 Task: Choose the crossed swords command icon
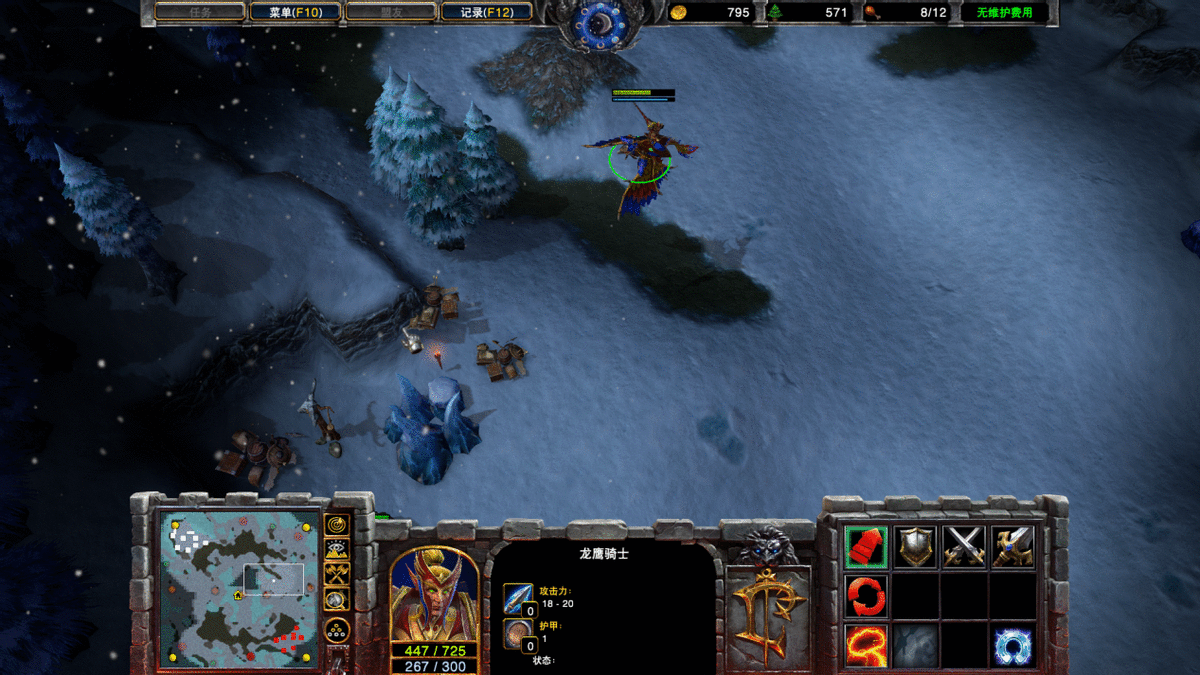[x=964, y=547]
